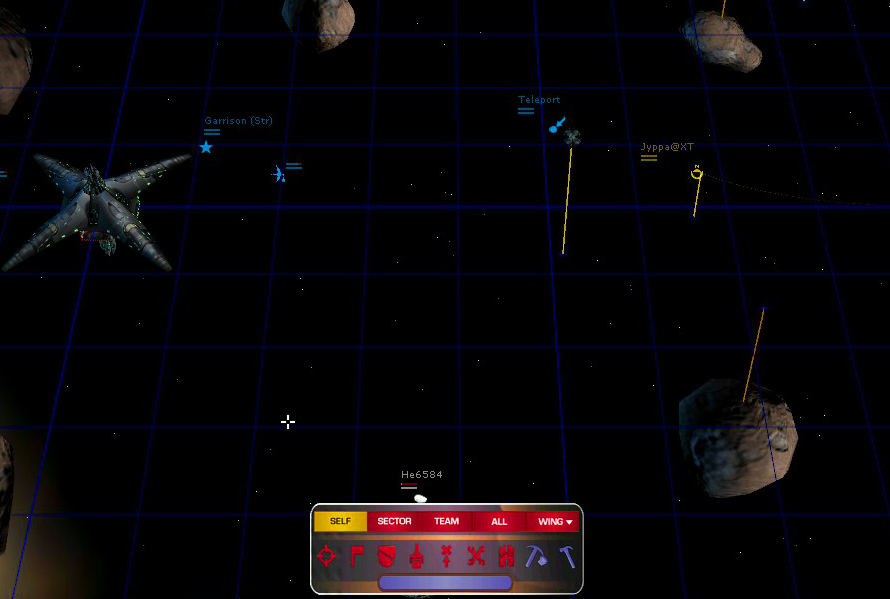
Task: Choose the X-with-arrow command icon
Action: tap(446, 556)
